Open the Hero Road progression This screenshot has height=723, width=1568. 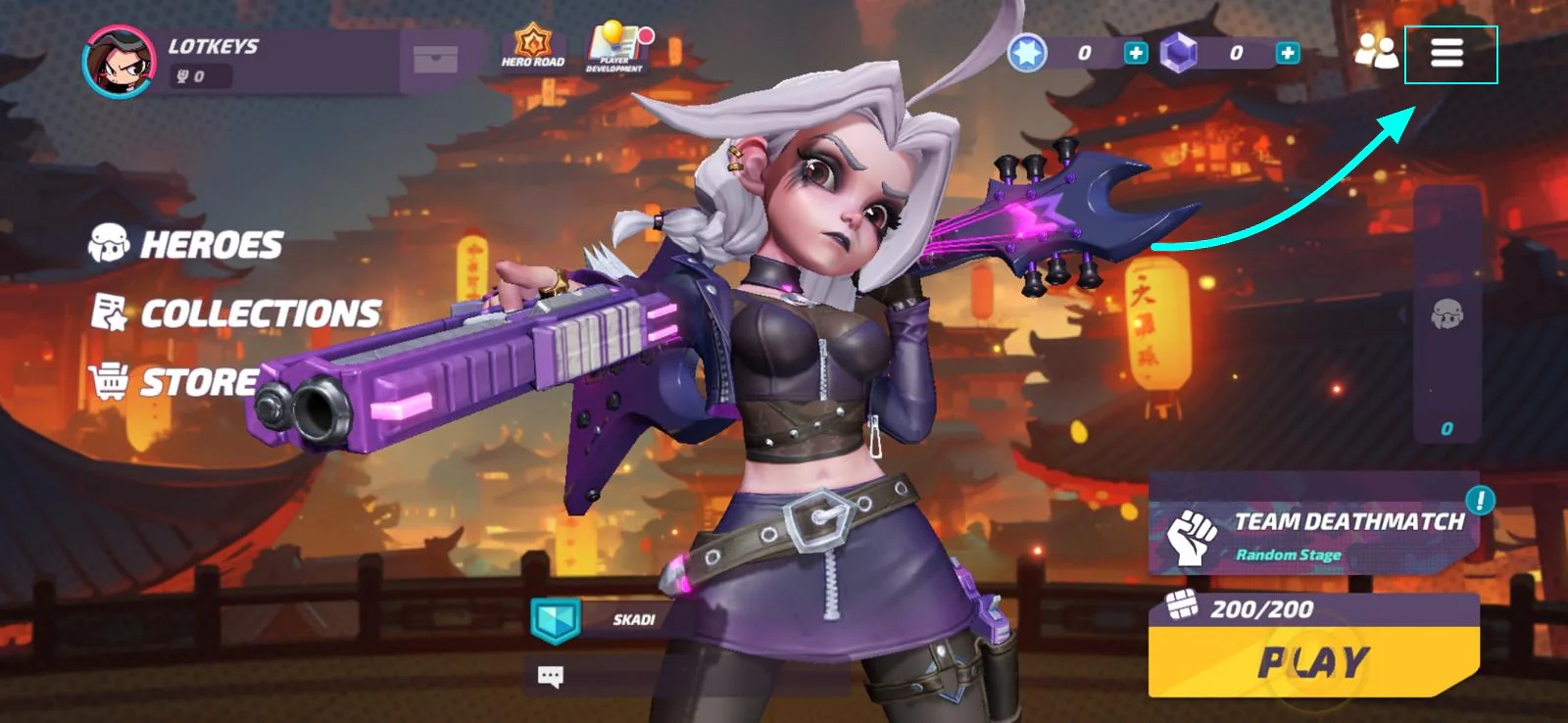533,47
